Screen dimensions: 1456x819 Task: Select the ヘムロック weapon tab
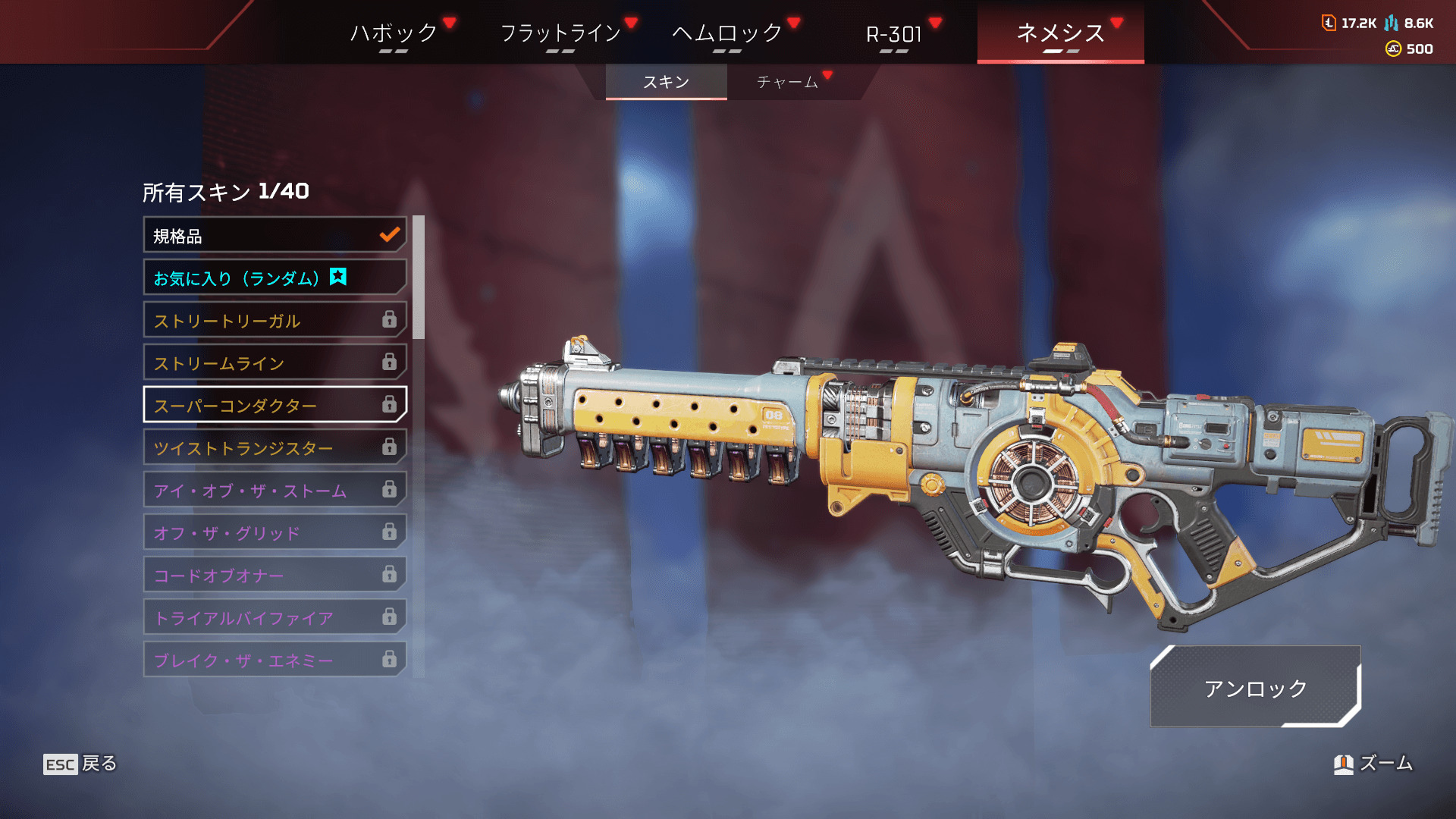tap(727, 33)
